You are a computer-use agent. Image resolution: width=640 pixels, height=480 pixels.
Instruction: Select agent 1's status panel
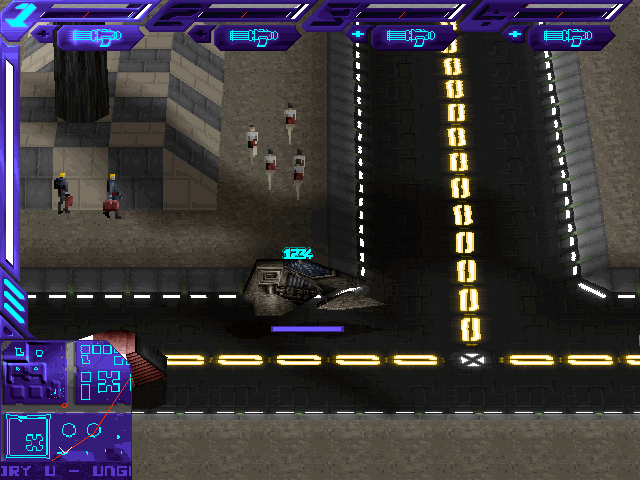pos(80,11)
